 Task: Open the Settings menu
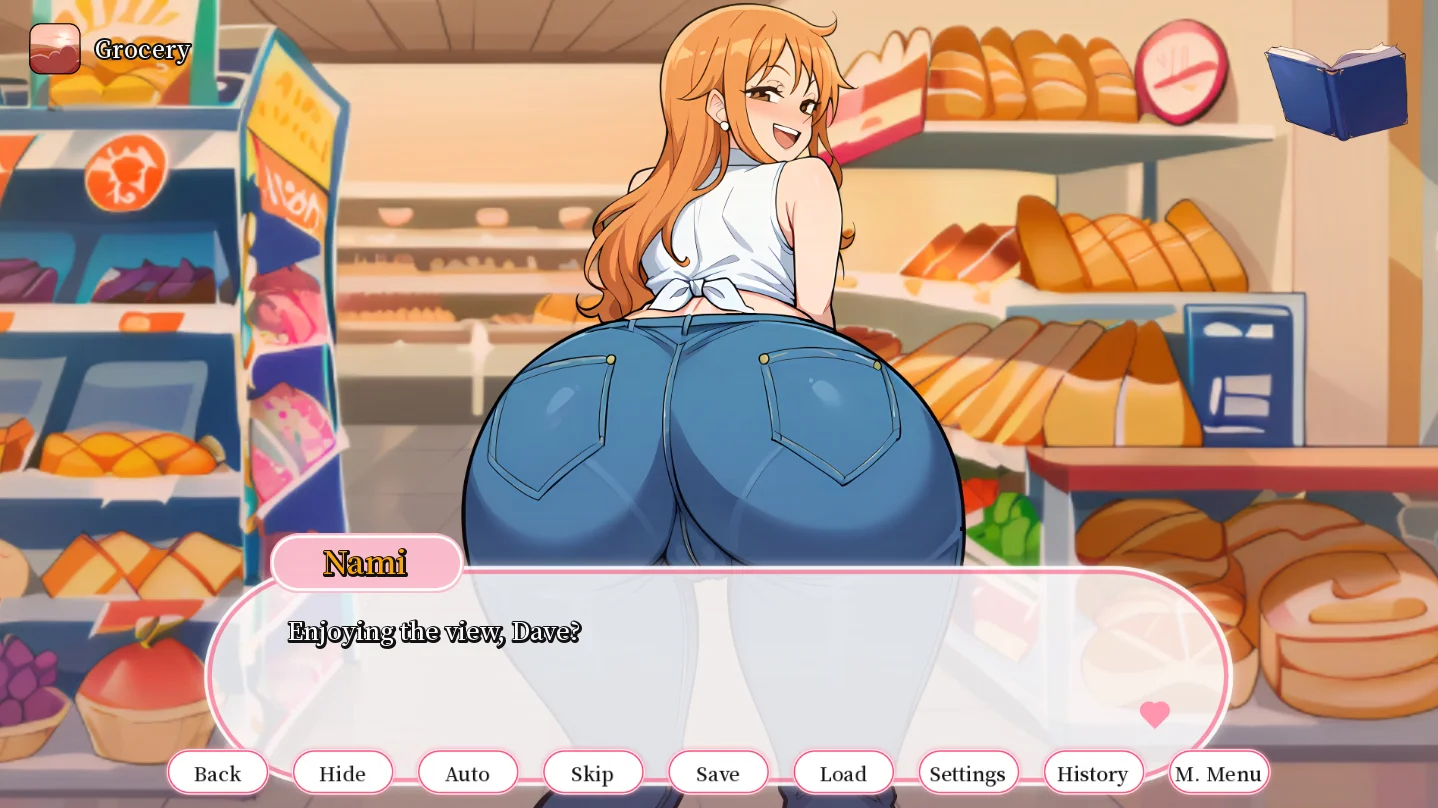coord(968,773)
